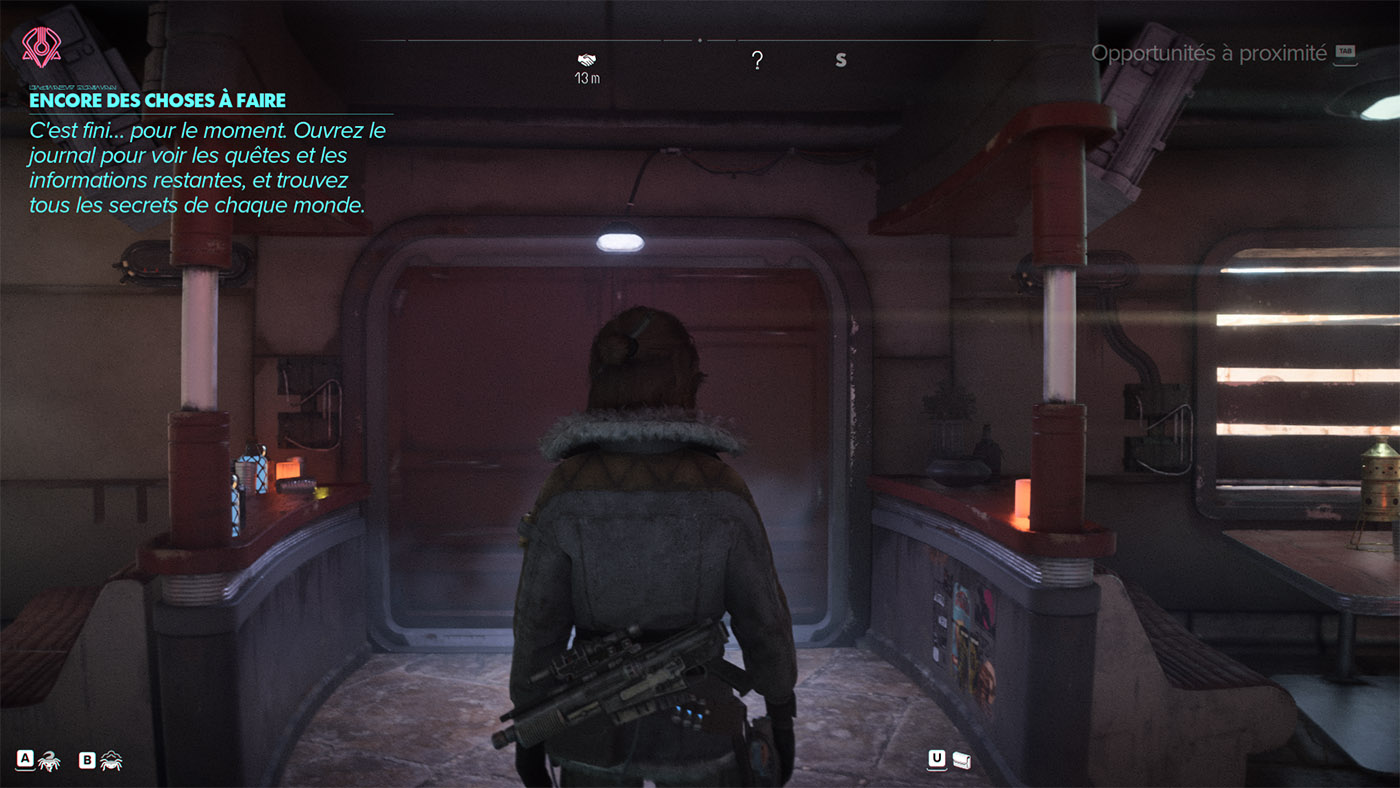Click the question mark marker on the compass
This screenshot has height=788, width=1400.
pyautogui.click(x=758, y=60)
